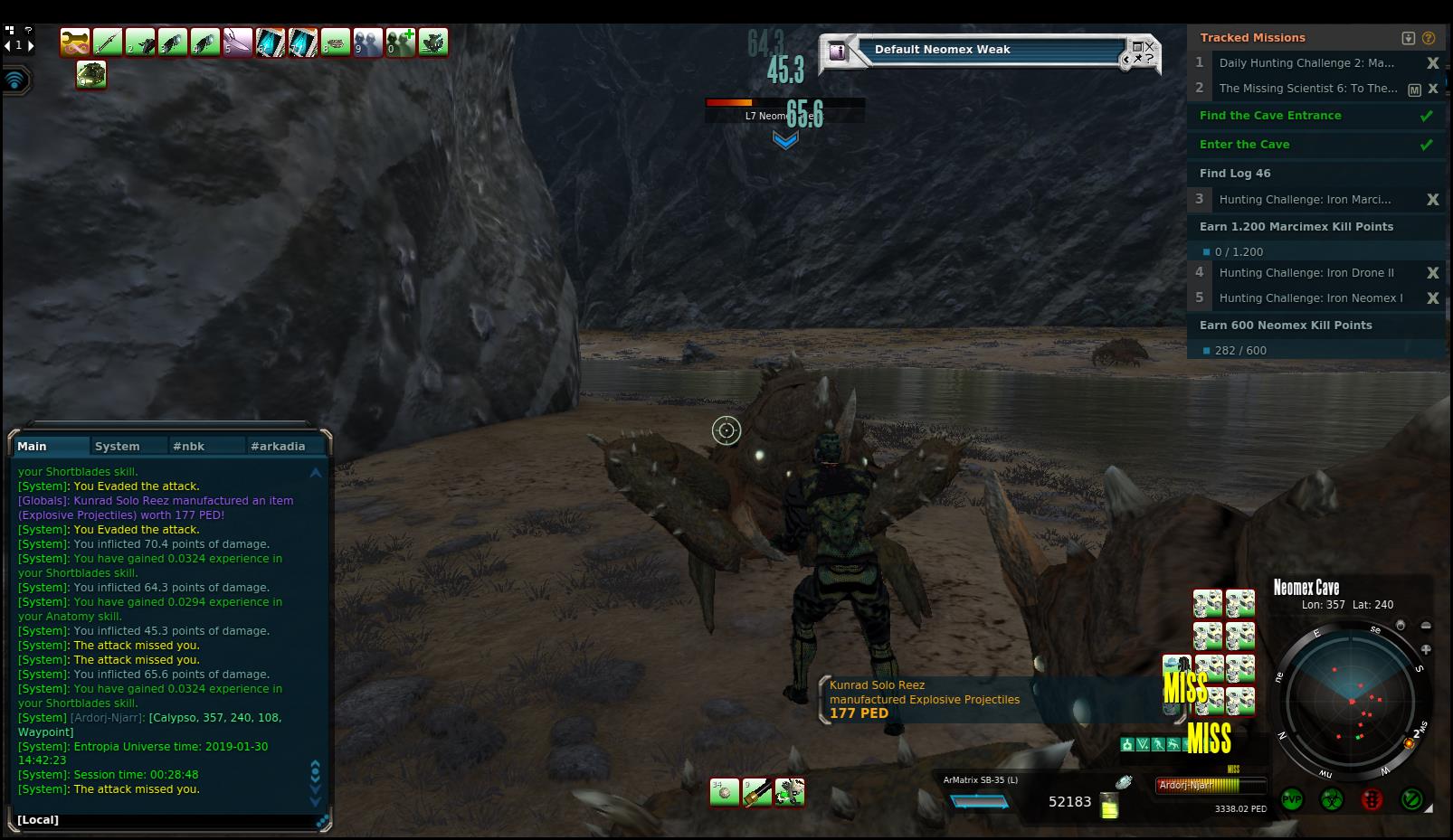Zoom out the radar with minus button
The image size is (1453, 840).
pos(1426,626)
